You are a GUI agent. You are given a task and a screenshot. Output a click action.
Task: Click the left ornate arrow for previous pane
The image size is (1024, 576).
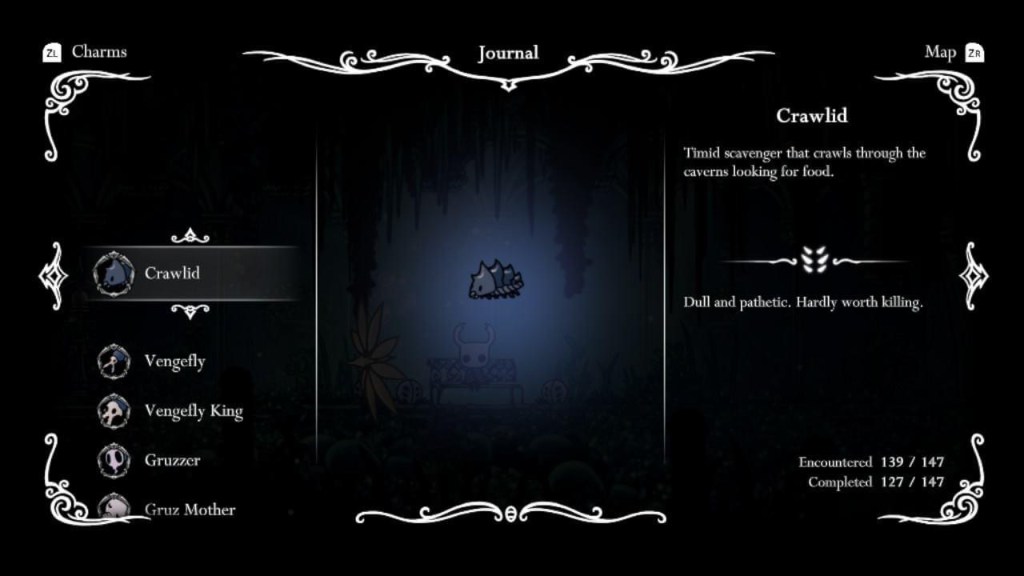coord(50,275)
